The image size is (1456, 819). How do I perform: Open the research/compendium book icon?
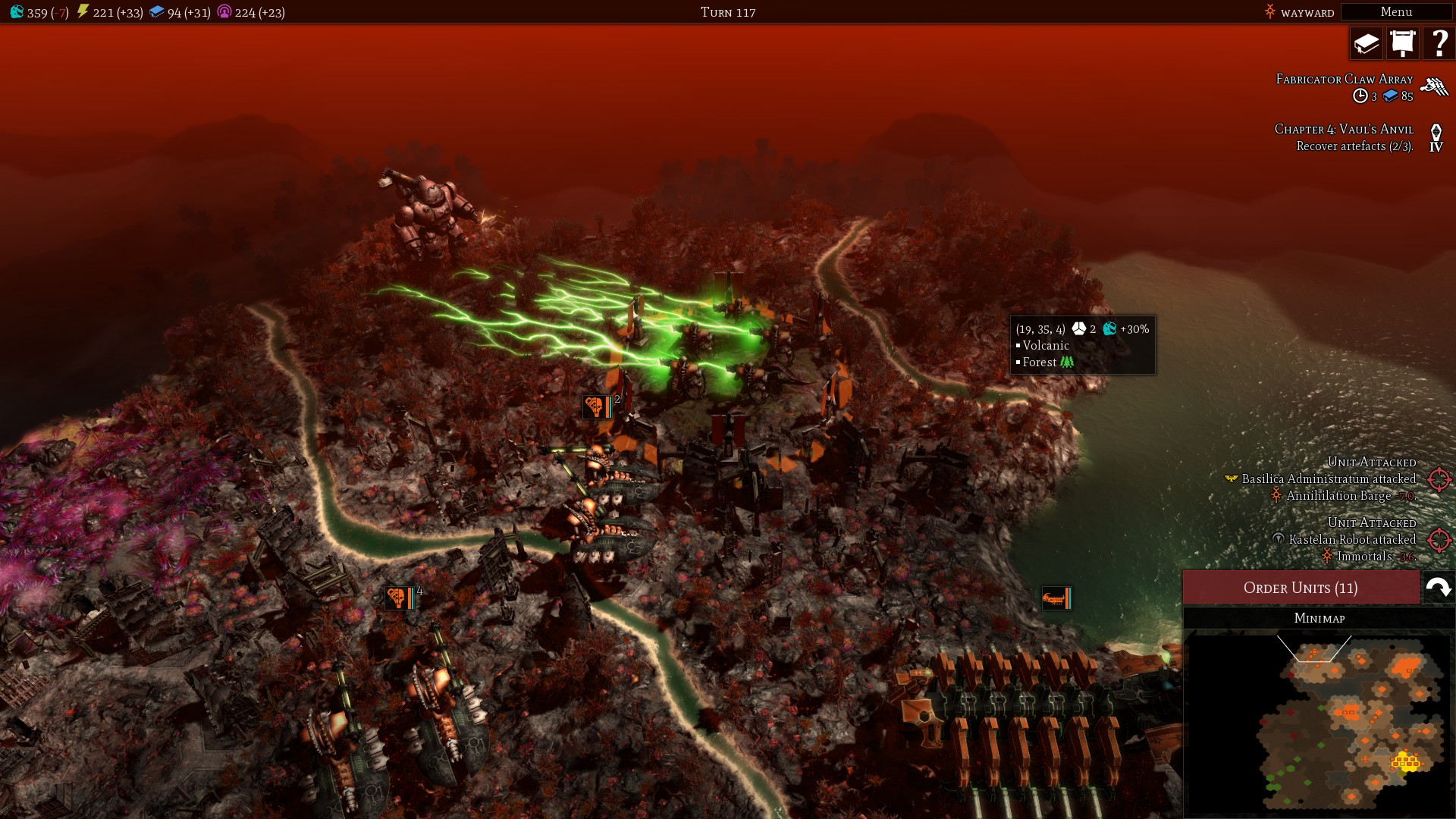pos(1365,43)
